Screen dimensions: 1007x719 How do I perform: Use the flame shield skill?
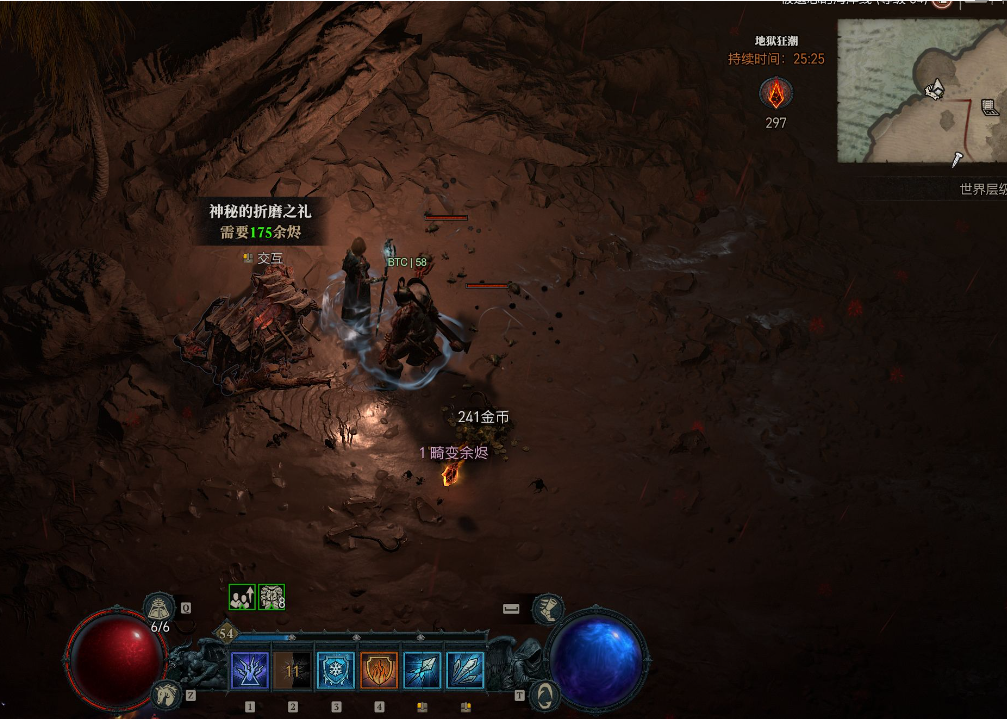point(379,670)
